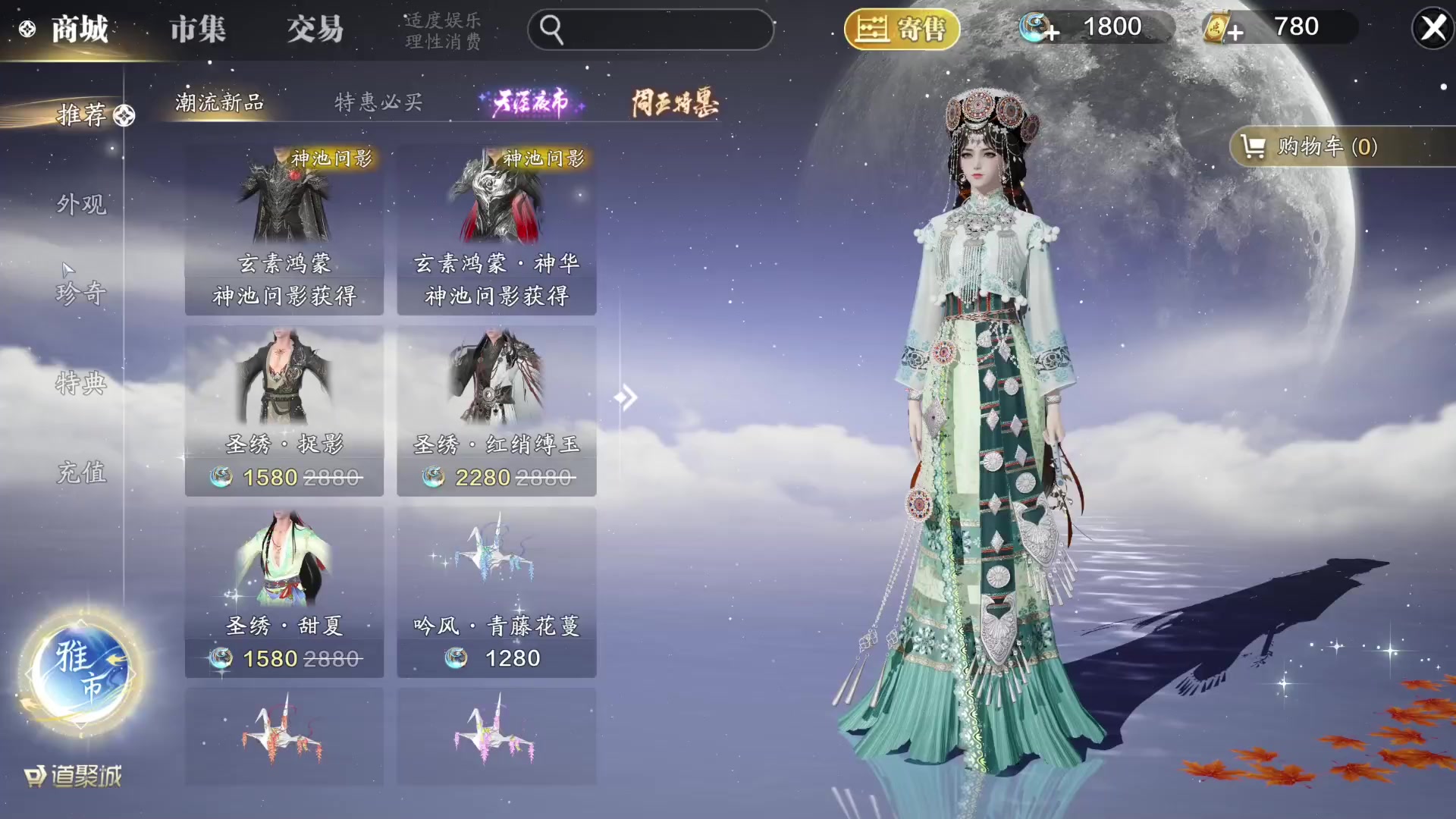The width and height of the screenshot is (1456, 819).
Task: Go to the 充值 recharge category
Action: [x=81, y=472]
